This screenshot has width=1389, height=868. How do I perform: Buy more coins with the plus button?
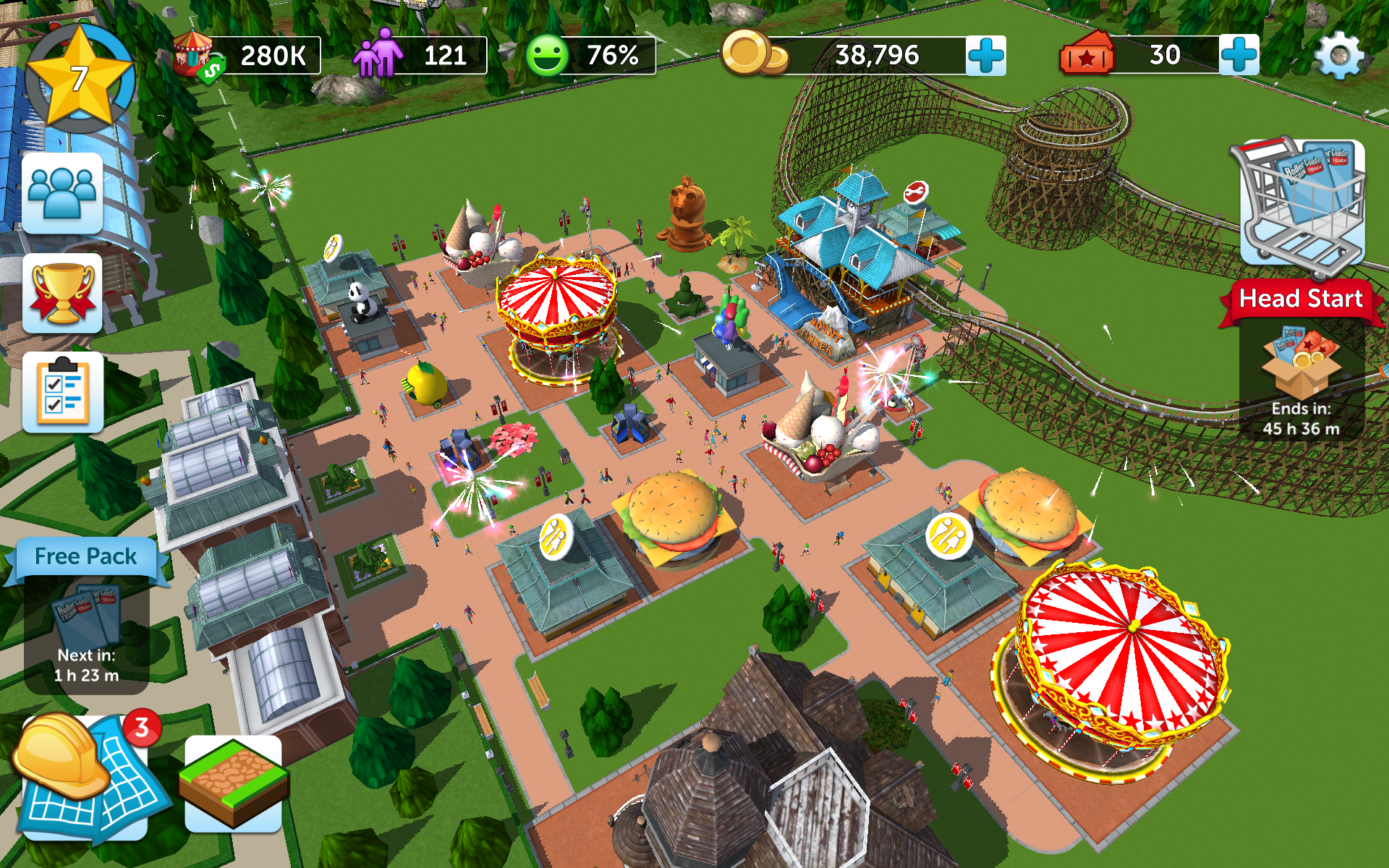[987, 54]
